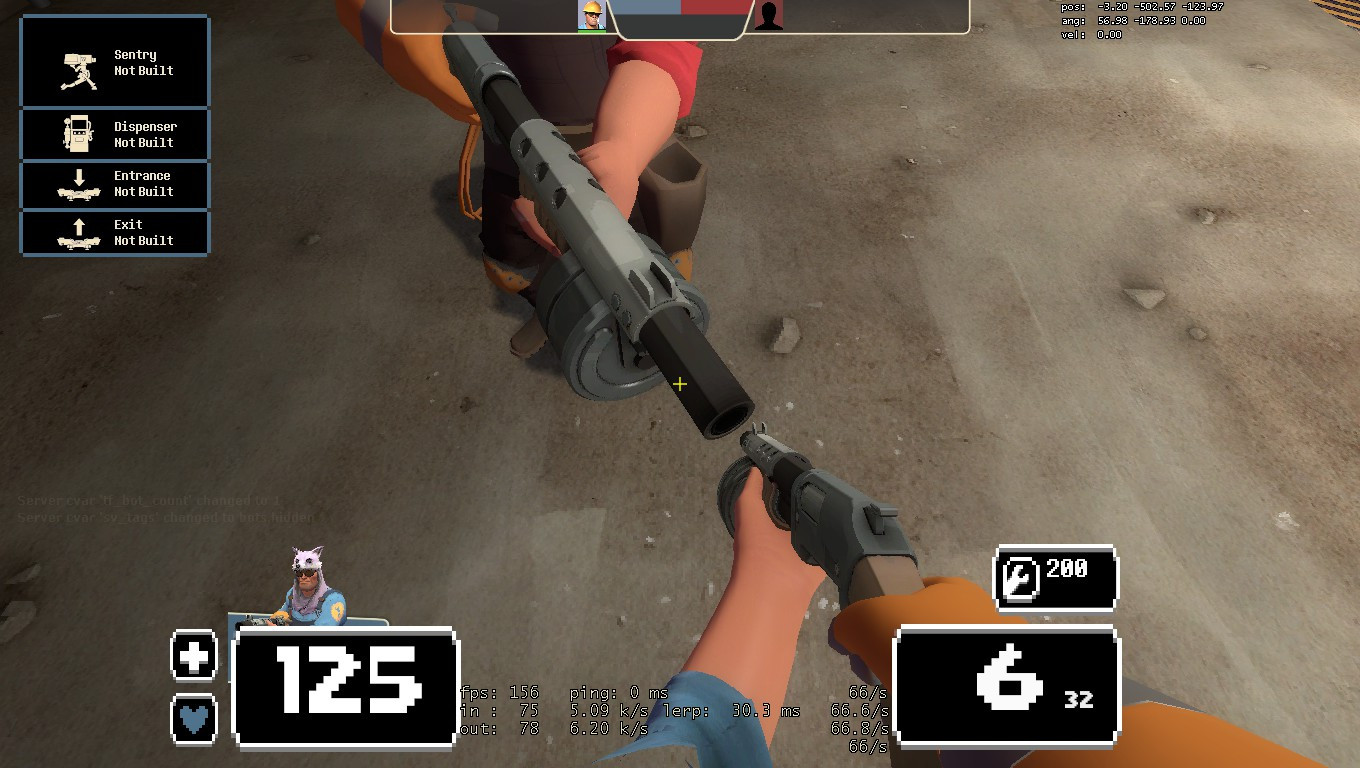Click the heart icon near the health display
The image size is (1360, 768).
tap(194, 715)
